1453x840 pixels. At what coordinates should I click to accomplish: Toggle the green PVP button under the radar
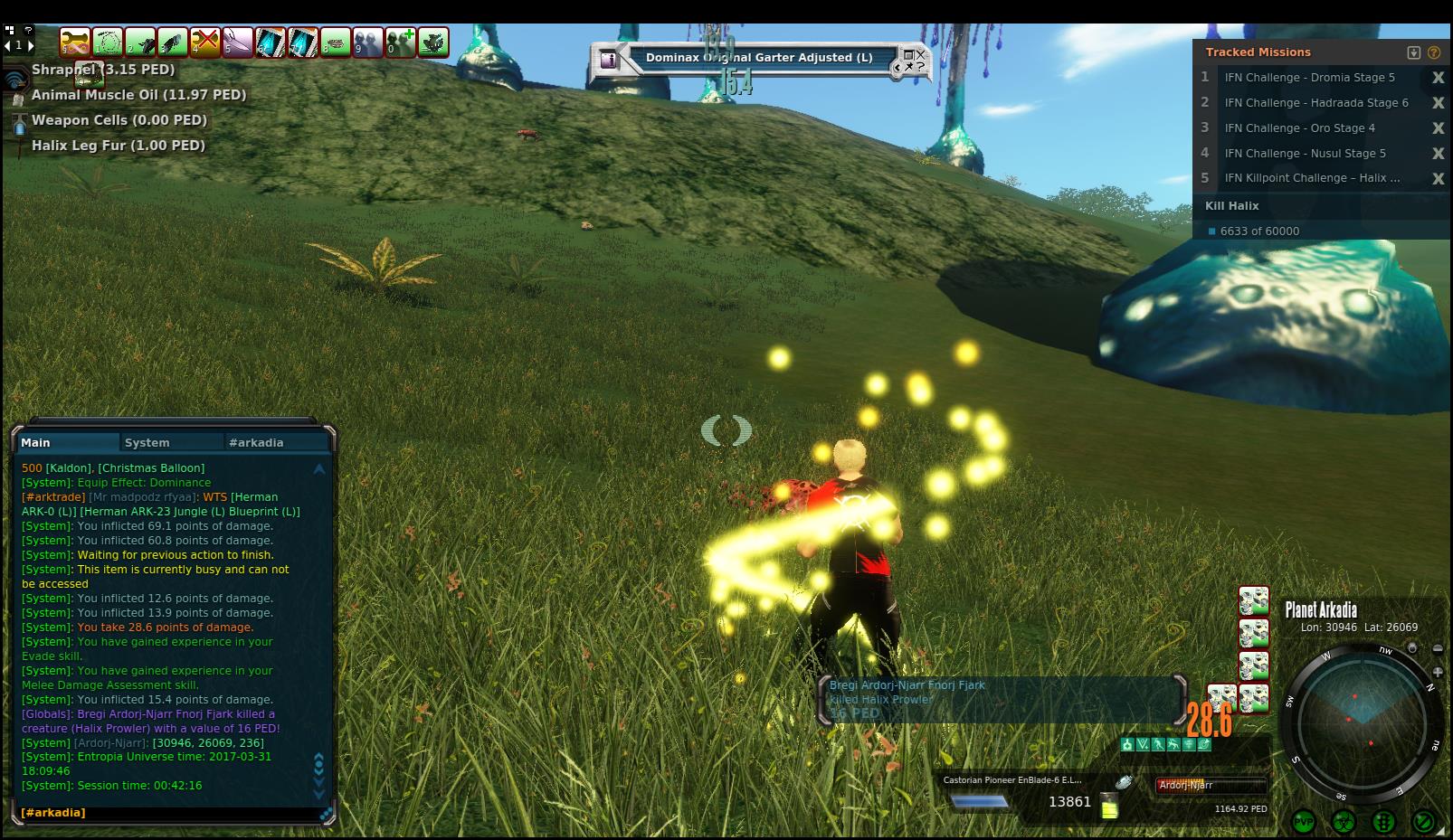[1304, 821]
